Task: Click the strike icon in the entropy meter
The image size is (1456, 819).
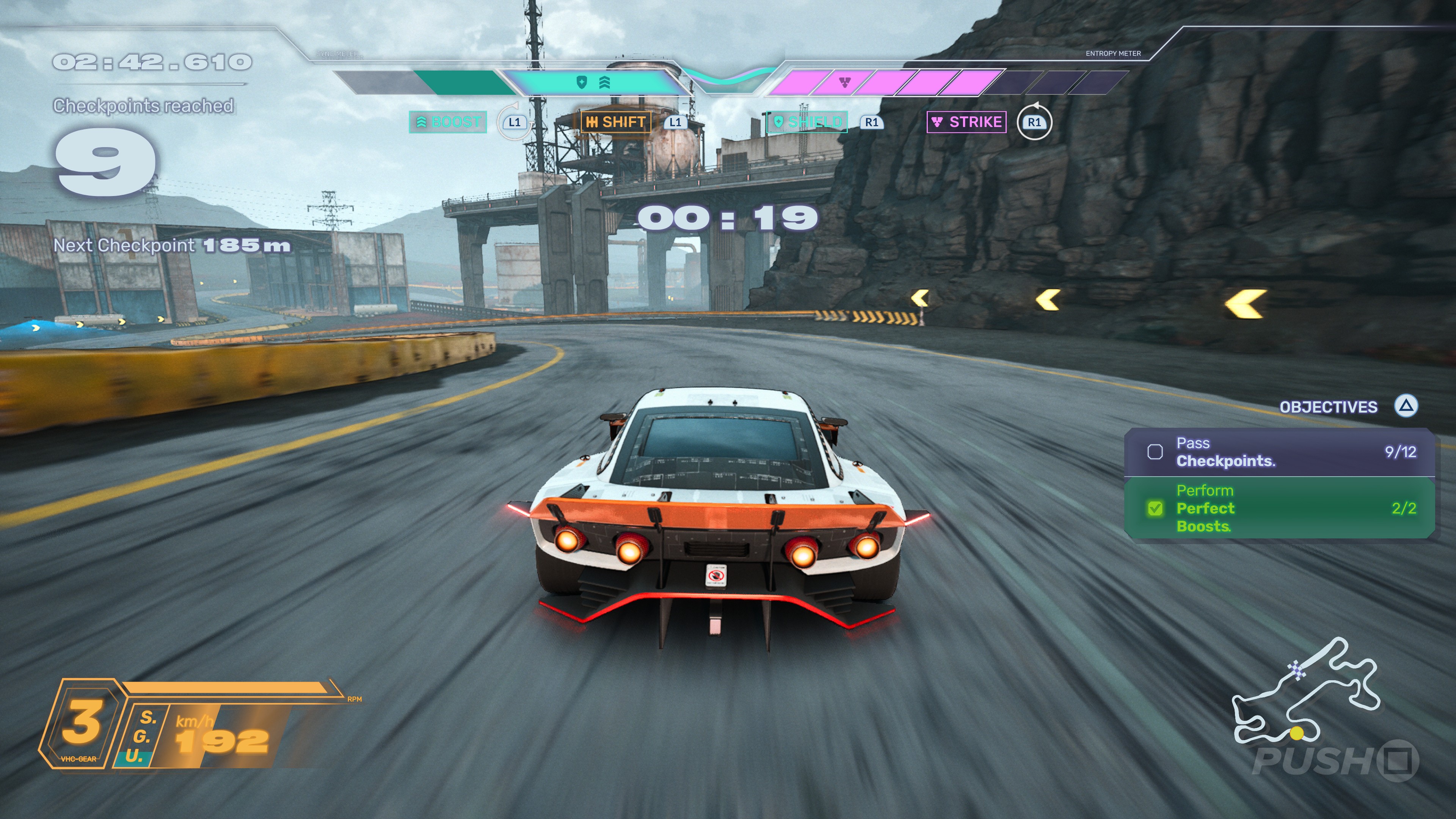Action: tap(845, 83)
